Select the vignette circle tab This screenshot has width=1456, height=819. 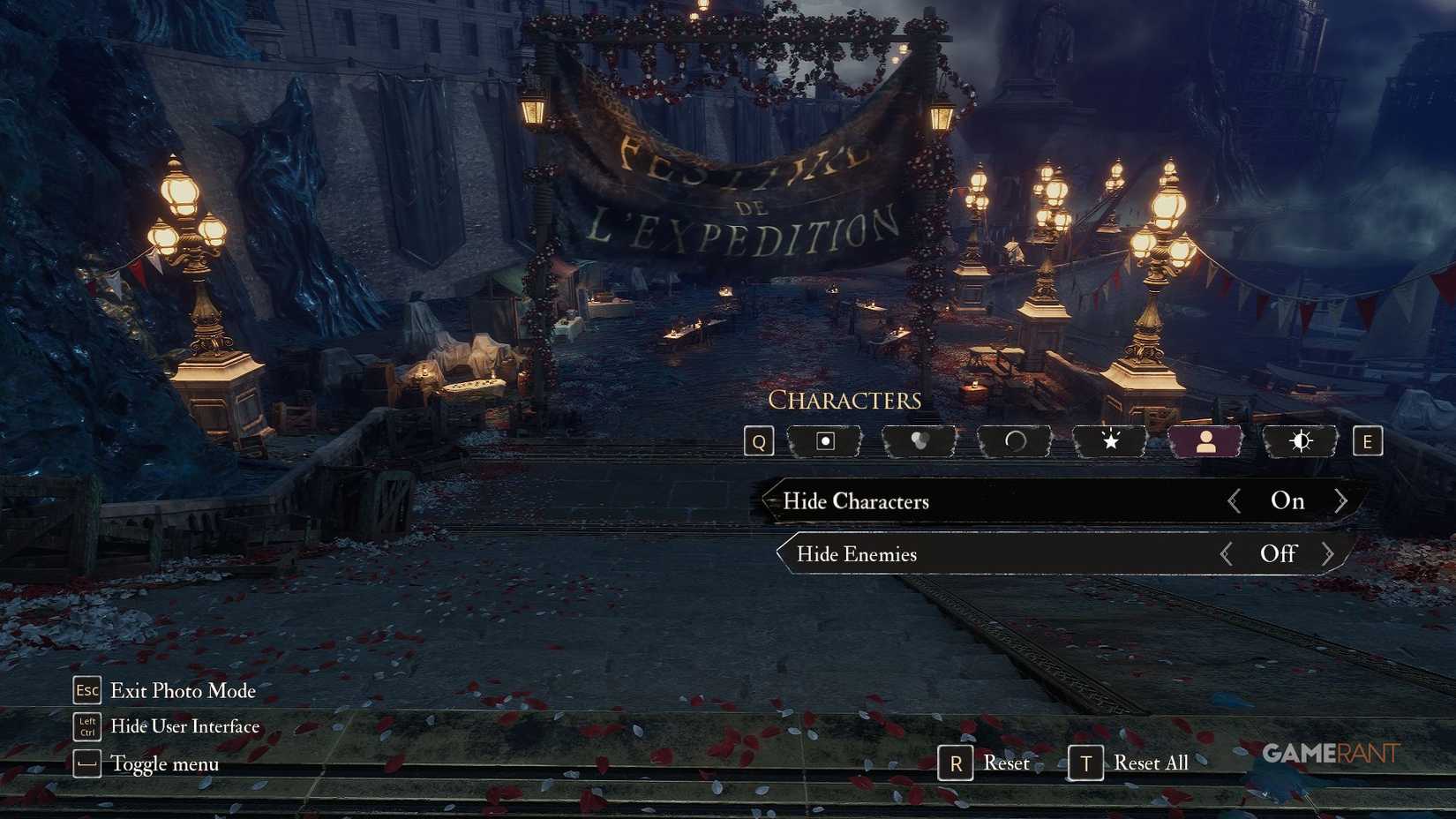point(1013,441)
